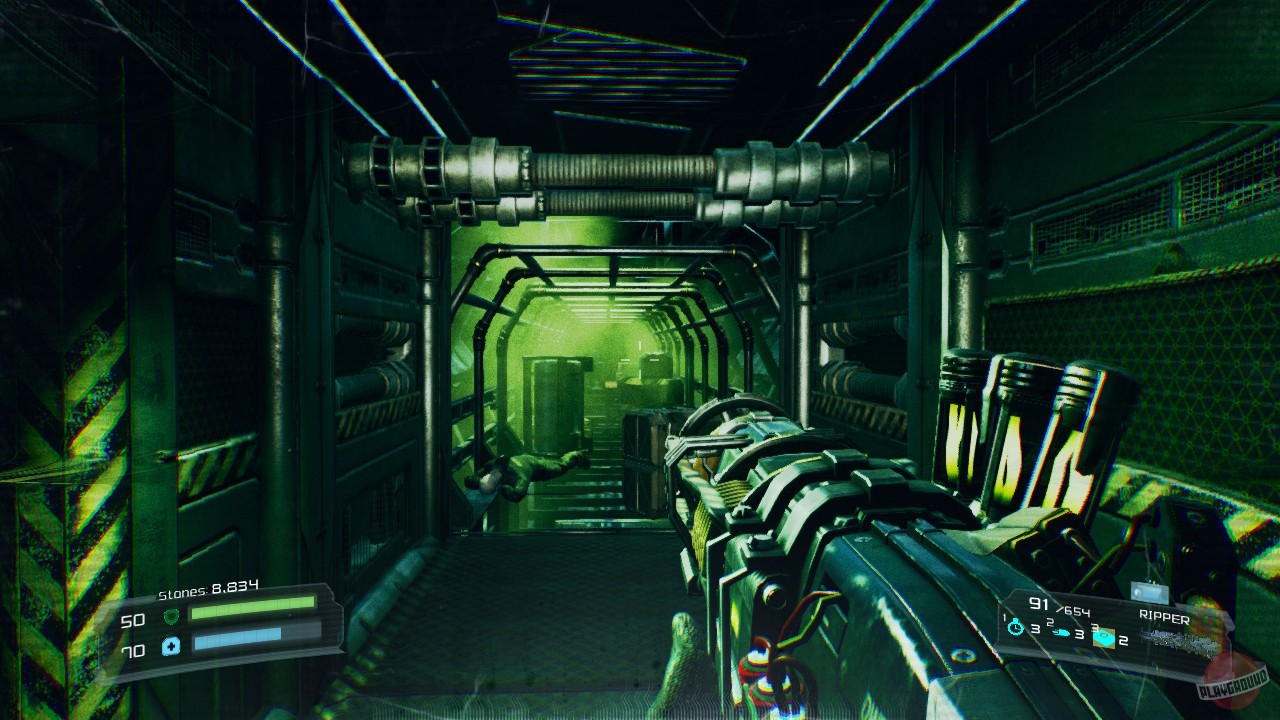Click the cyan mine icon in slot 3
1280x720 pixels.
[1104, 637]
